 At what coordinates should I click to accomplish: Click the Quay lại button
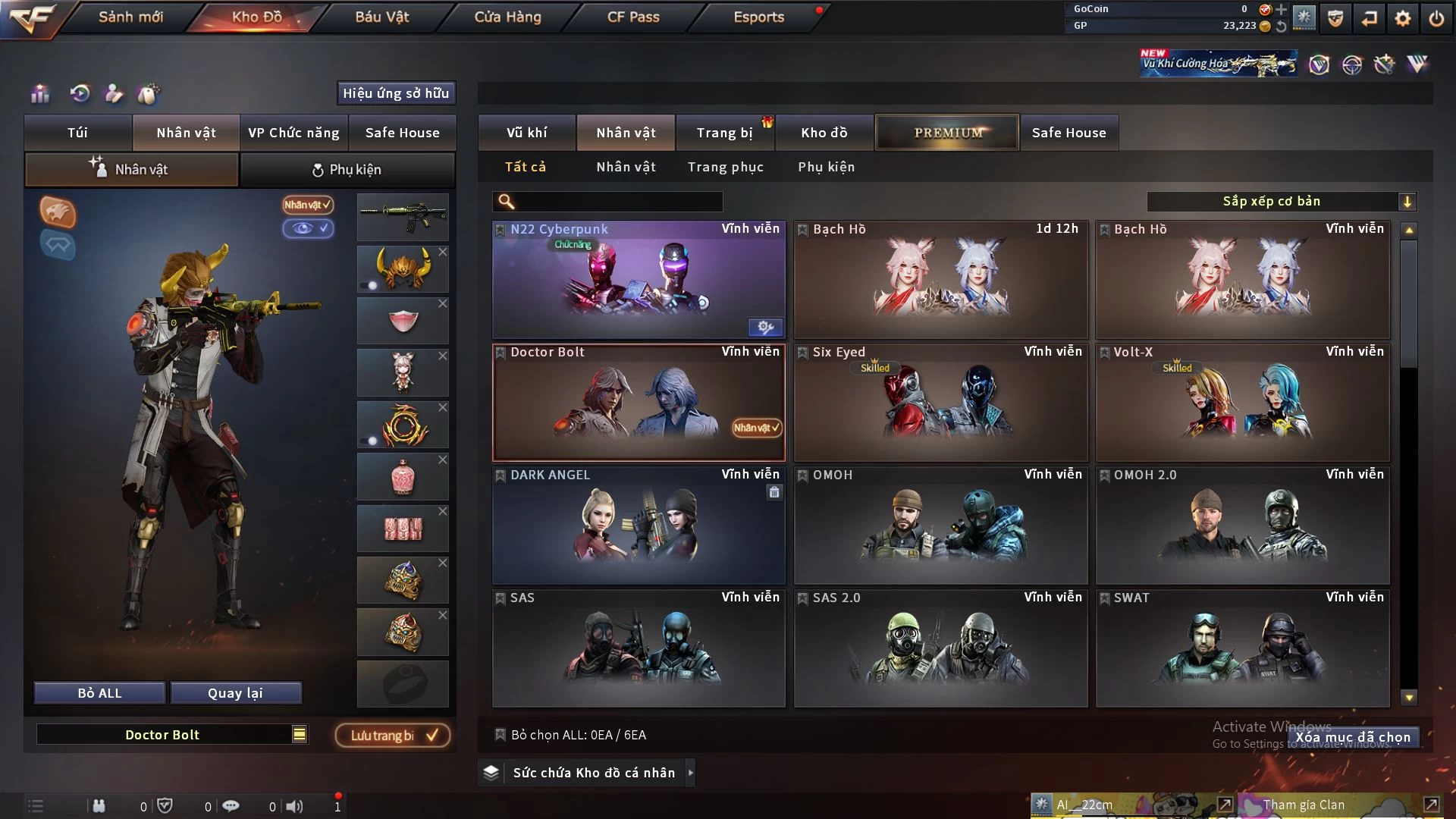(235, 693)
